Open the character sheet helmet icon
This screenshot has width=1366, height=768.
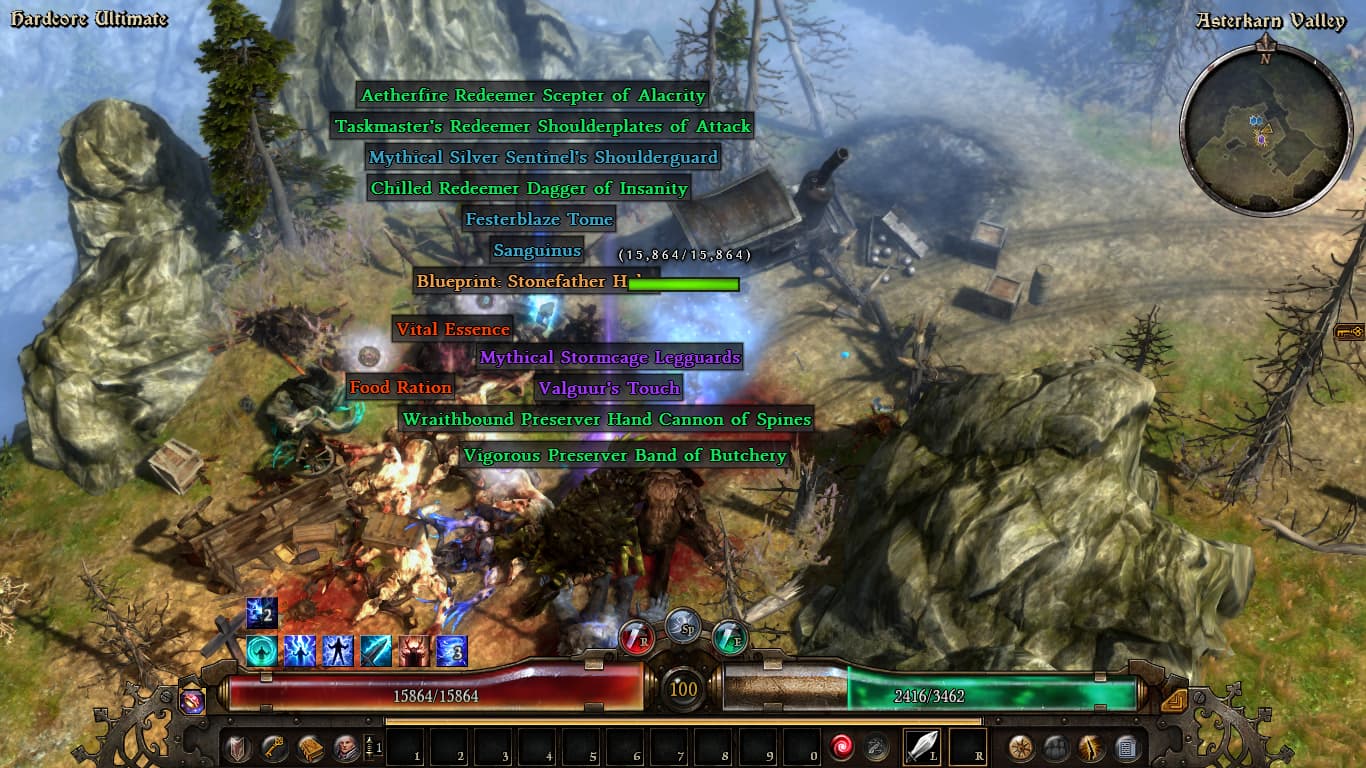[238, 747]
